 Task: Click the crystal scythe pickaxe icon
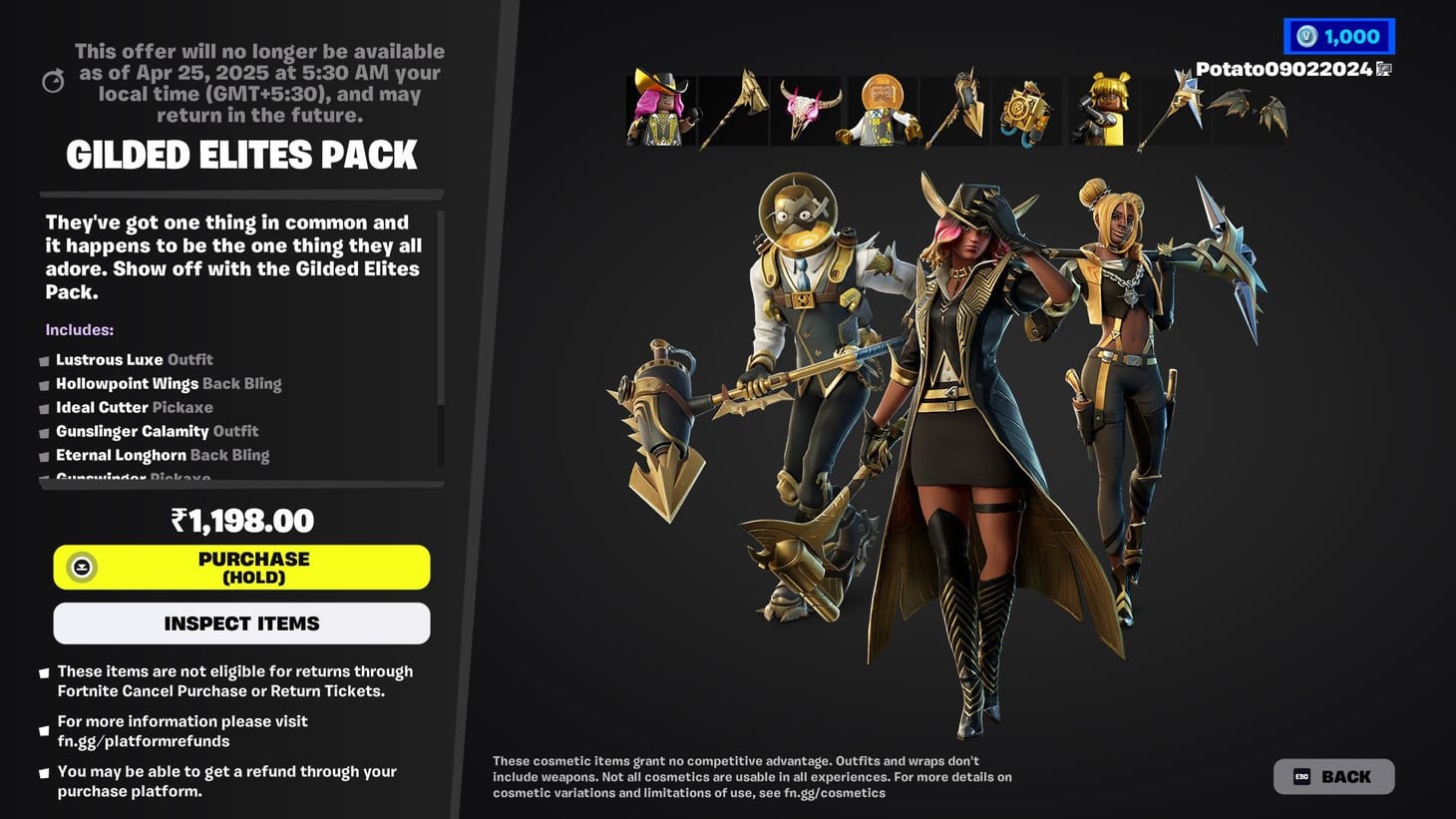click(x=1174, y=110)
